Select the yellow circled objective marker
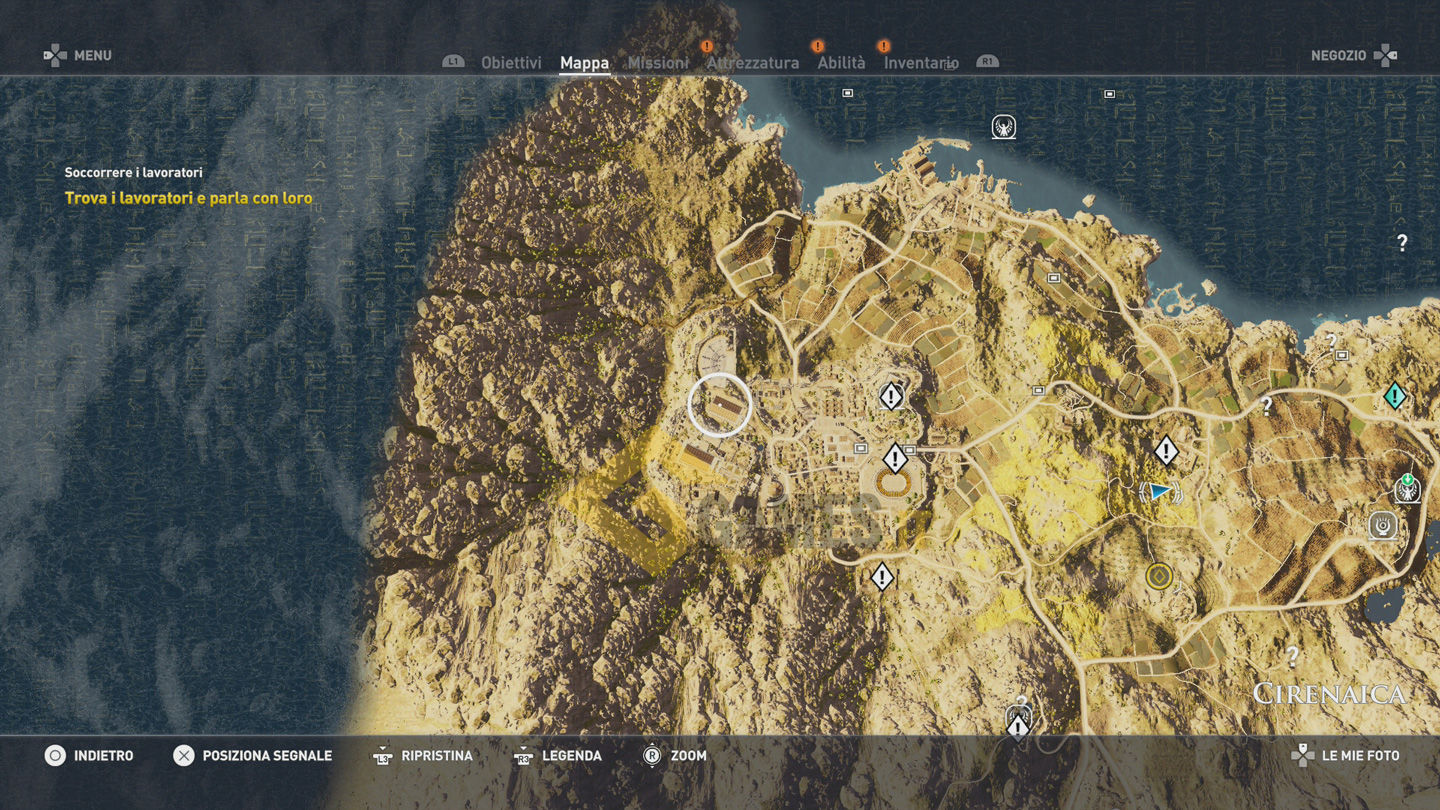Image resolution: width=1440 pixels, height=810 pixels. coord(1159,576)
